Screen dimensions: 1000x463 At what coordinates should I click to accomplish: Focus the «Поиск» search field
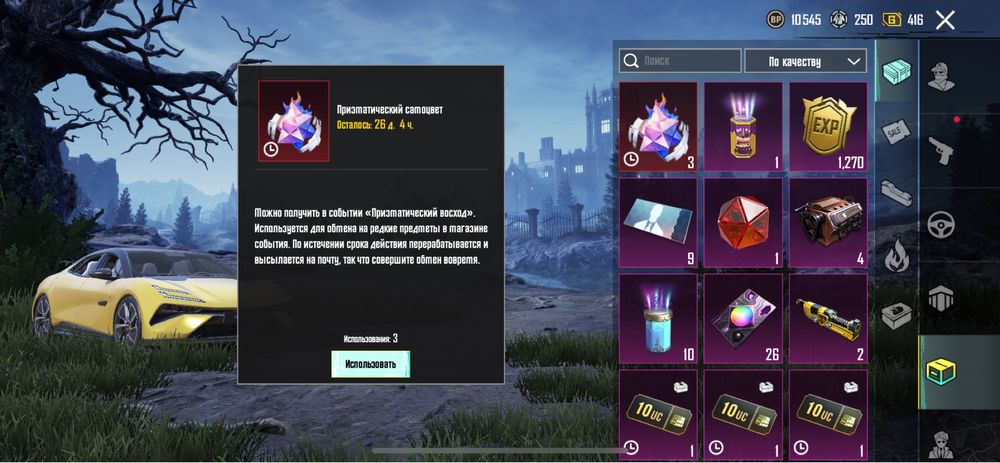pos(680,61)
